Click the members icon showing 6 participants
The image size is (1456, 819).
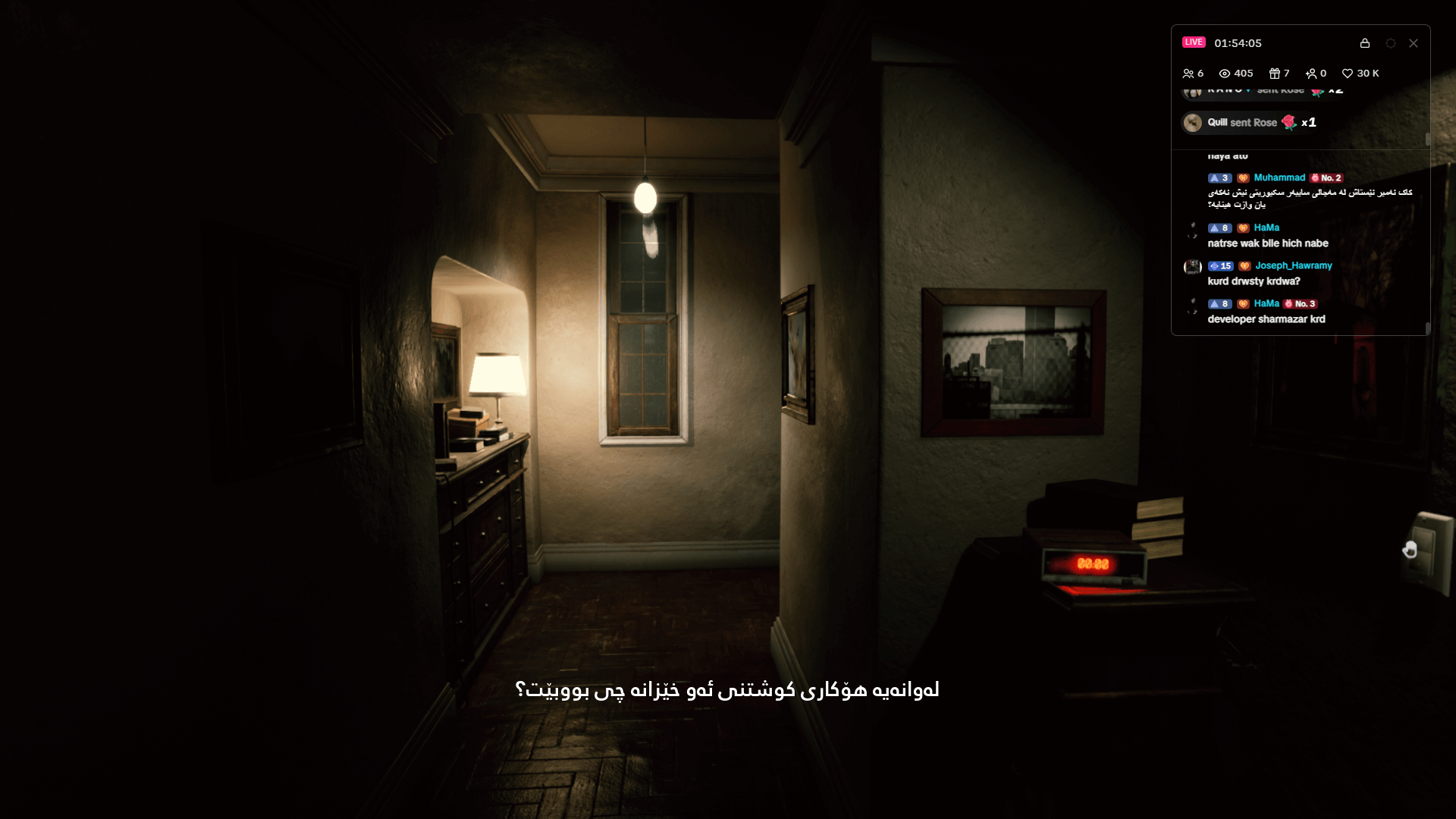pyautogui.click(x=1189, y=74)
